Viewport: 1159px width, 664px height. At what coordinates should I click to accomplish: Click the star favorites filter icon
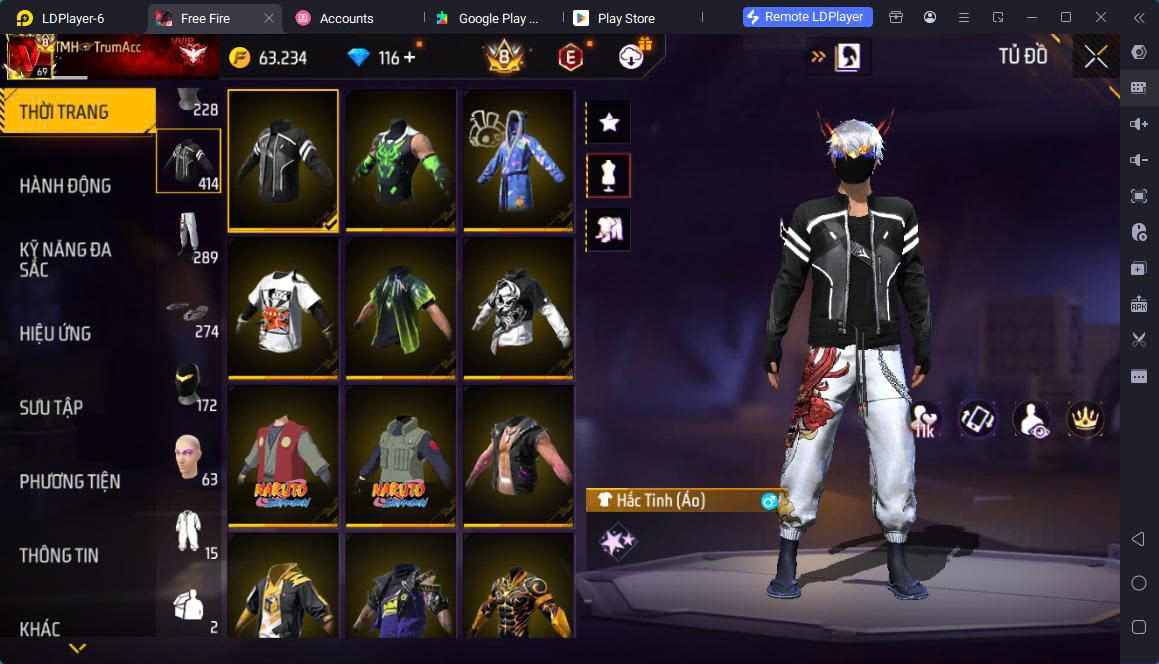tap(608, 123)
